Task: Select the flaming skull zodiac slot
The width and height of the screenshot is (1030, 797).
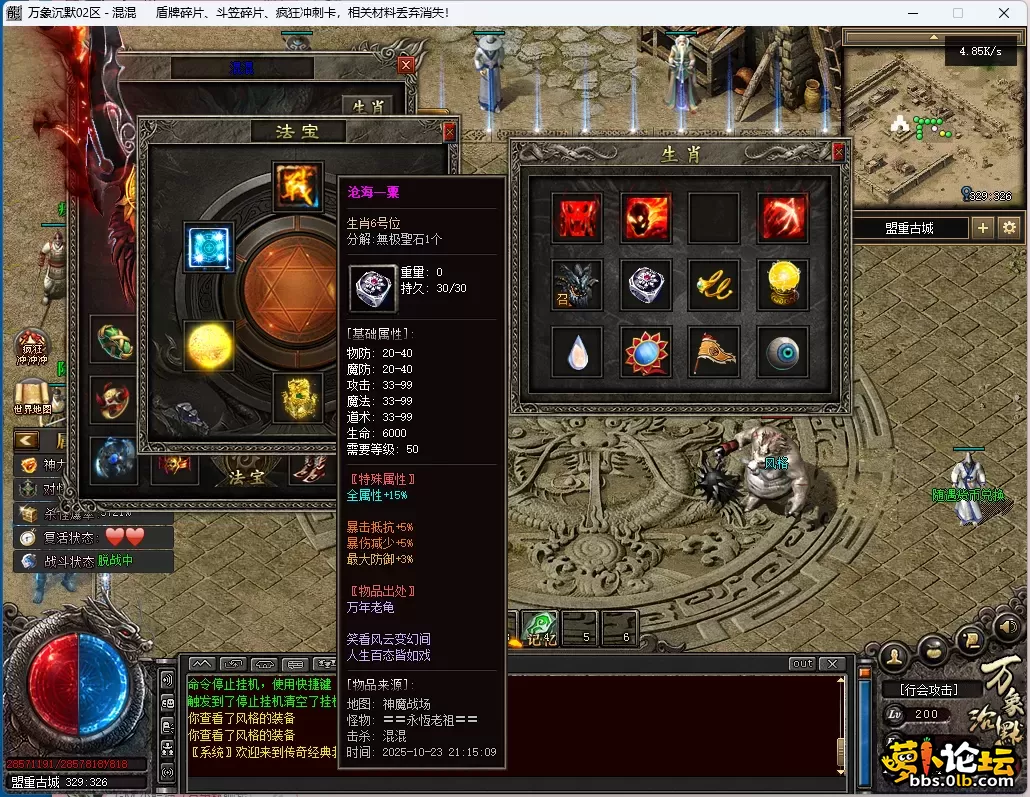Action: (x=645, y=218)
